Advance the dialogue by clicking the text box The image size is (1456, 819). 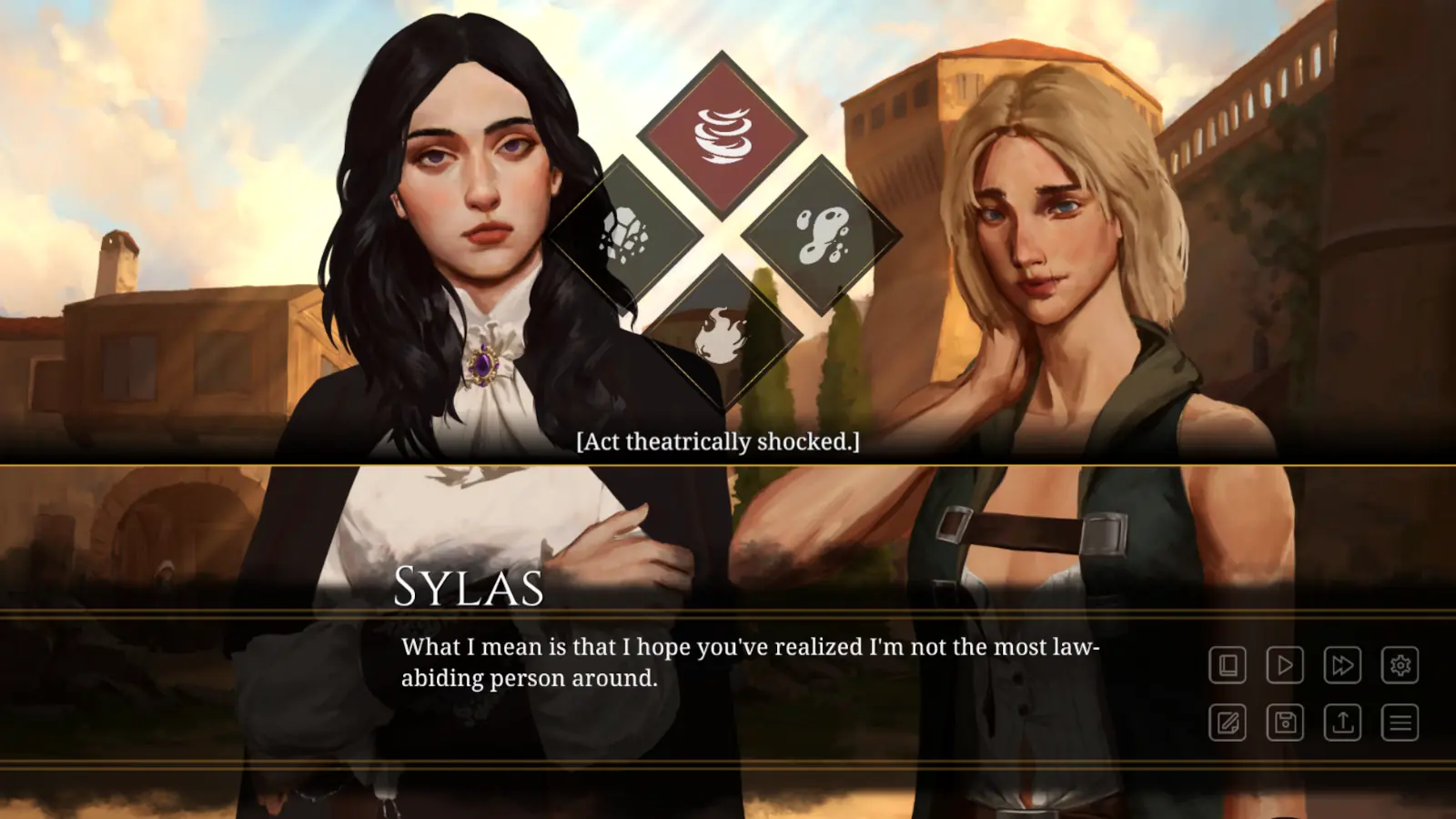coord(728,692)
